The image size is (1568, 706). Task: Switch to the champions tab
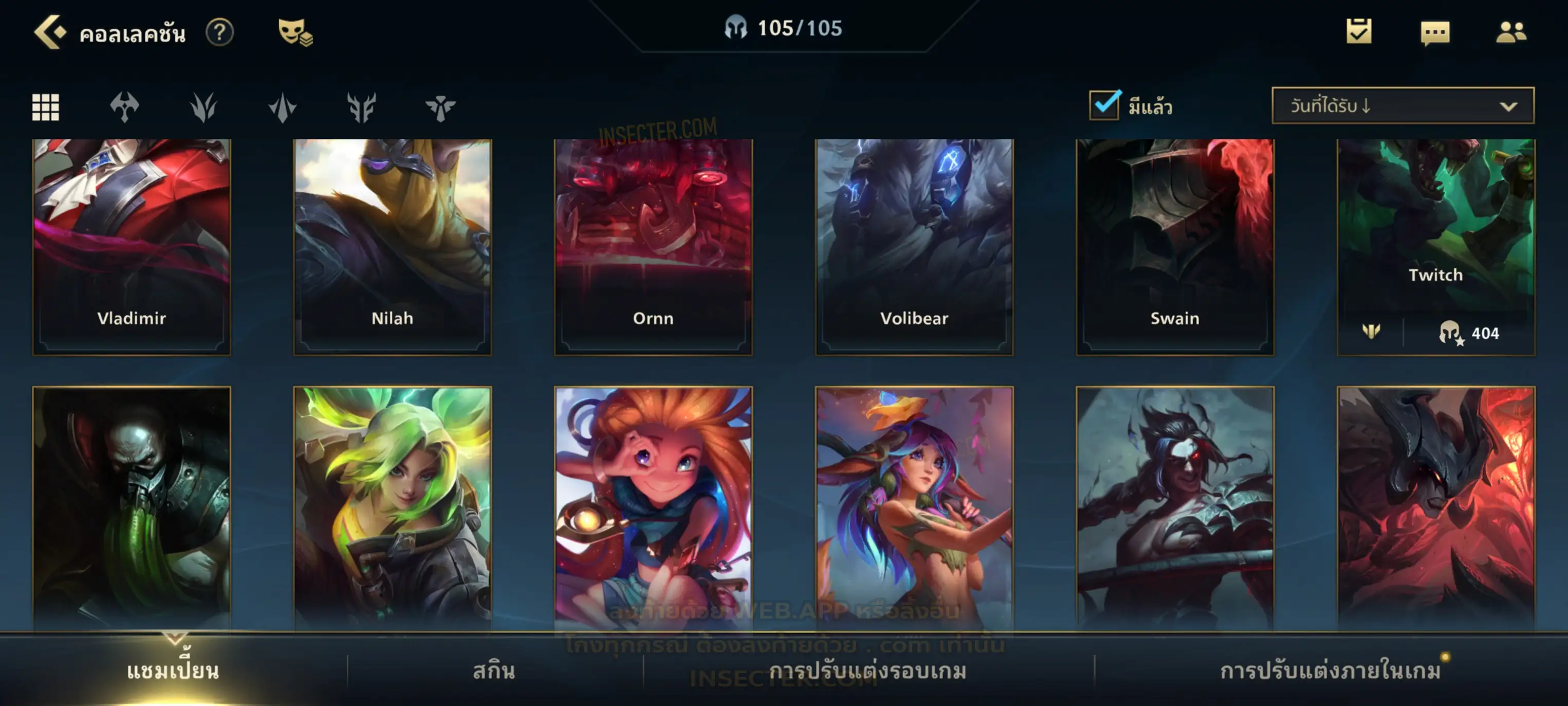[173, 671]
